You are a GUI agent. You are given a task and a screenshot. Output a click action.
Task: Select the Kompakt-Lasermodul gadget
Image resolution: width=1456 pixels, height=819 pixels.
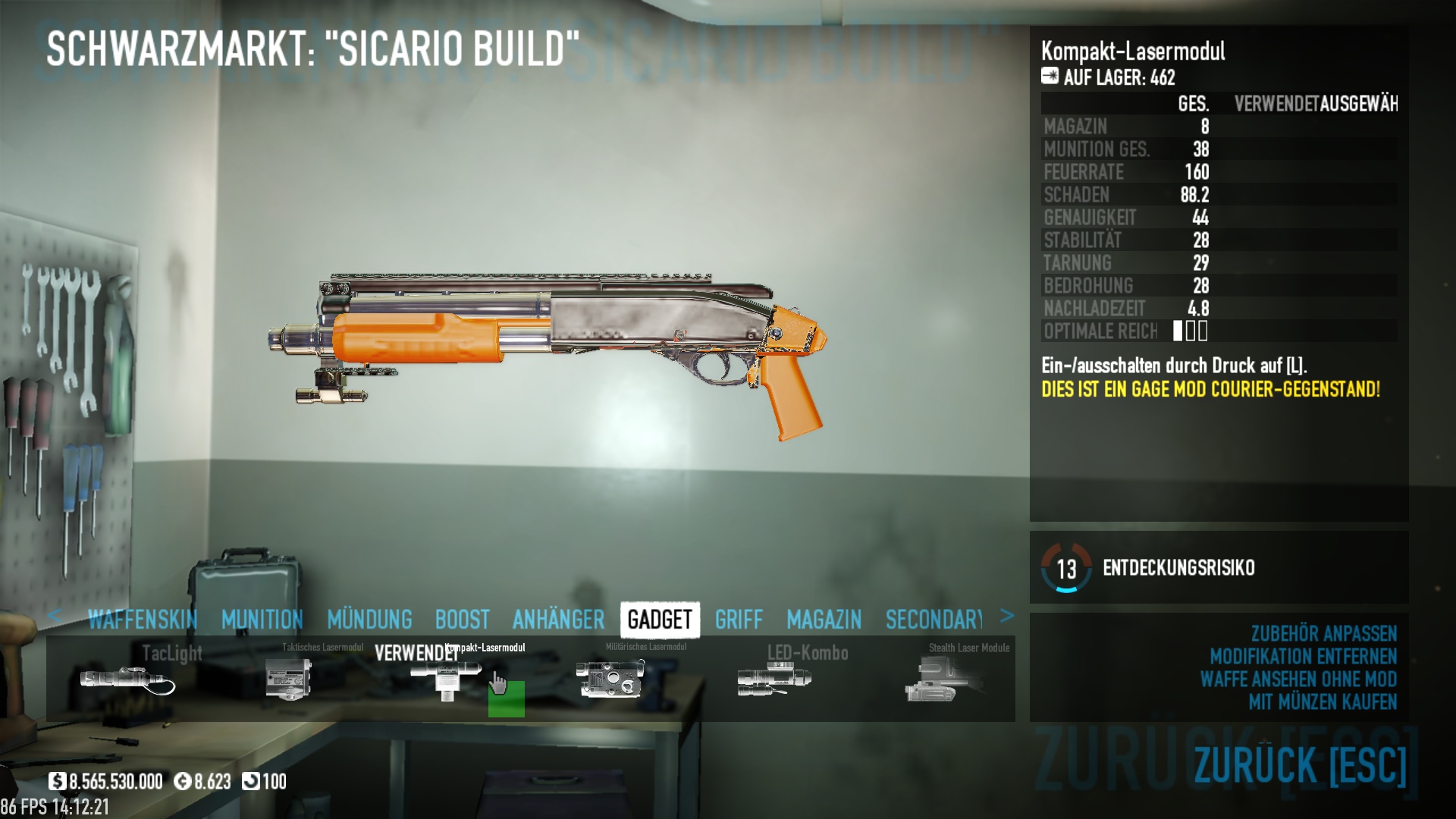pyautogui.click(x=447, y=679)
